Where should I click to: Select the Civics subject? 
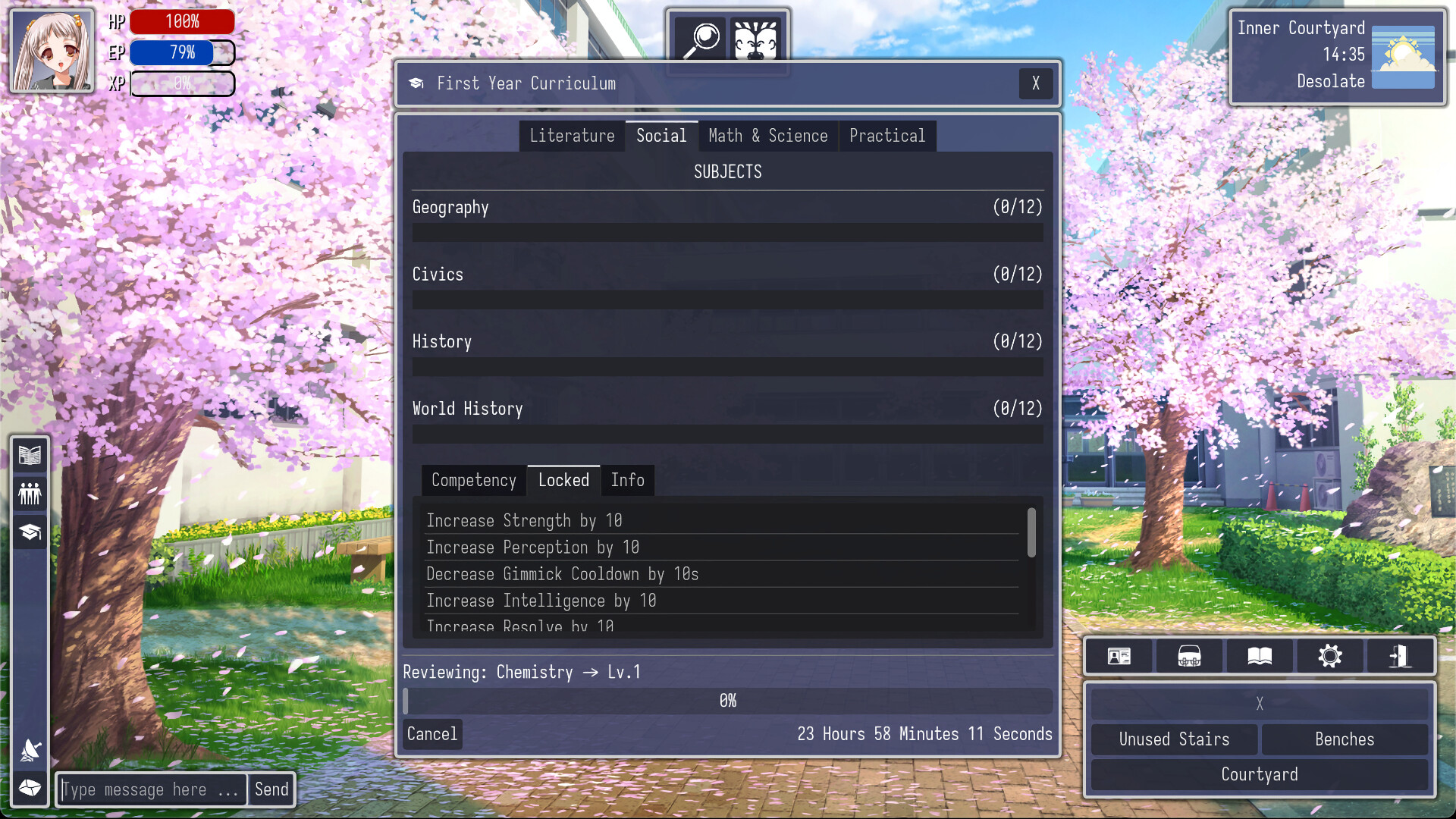[x=726, y=275]
